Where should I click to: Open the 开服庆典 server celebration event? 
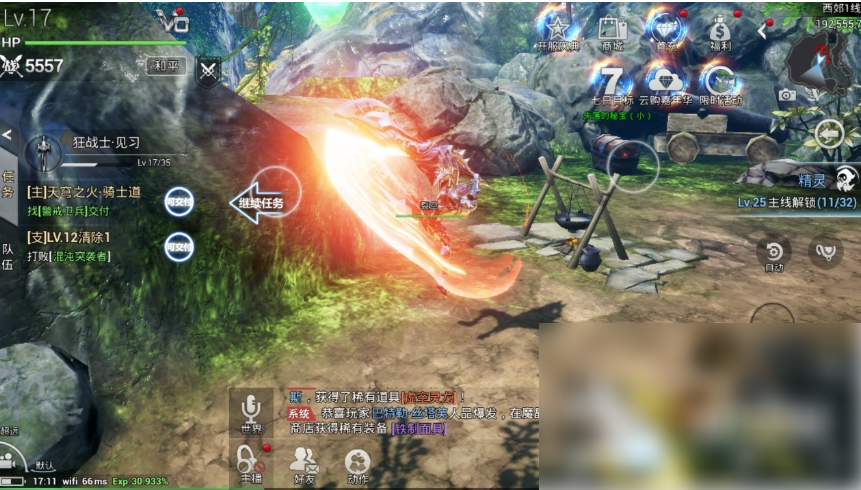pyautogui.click(x=557, y=32)
